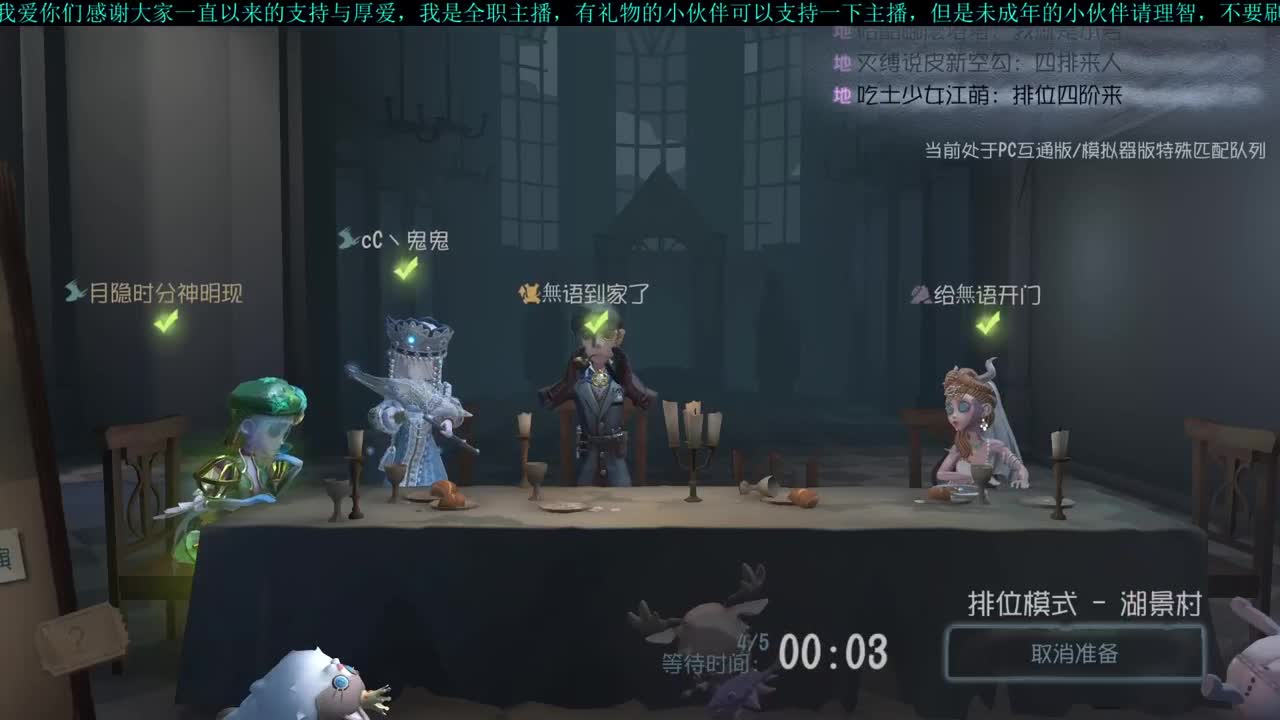Toggle ready checkmark above the bride character
The width and height of the screenshot is (1280, 720).
coord(988,322)
